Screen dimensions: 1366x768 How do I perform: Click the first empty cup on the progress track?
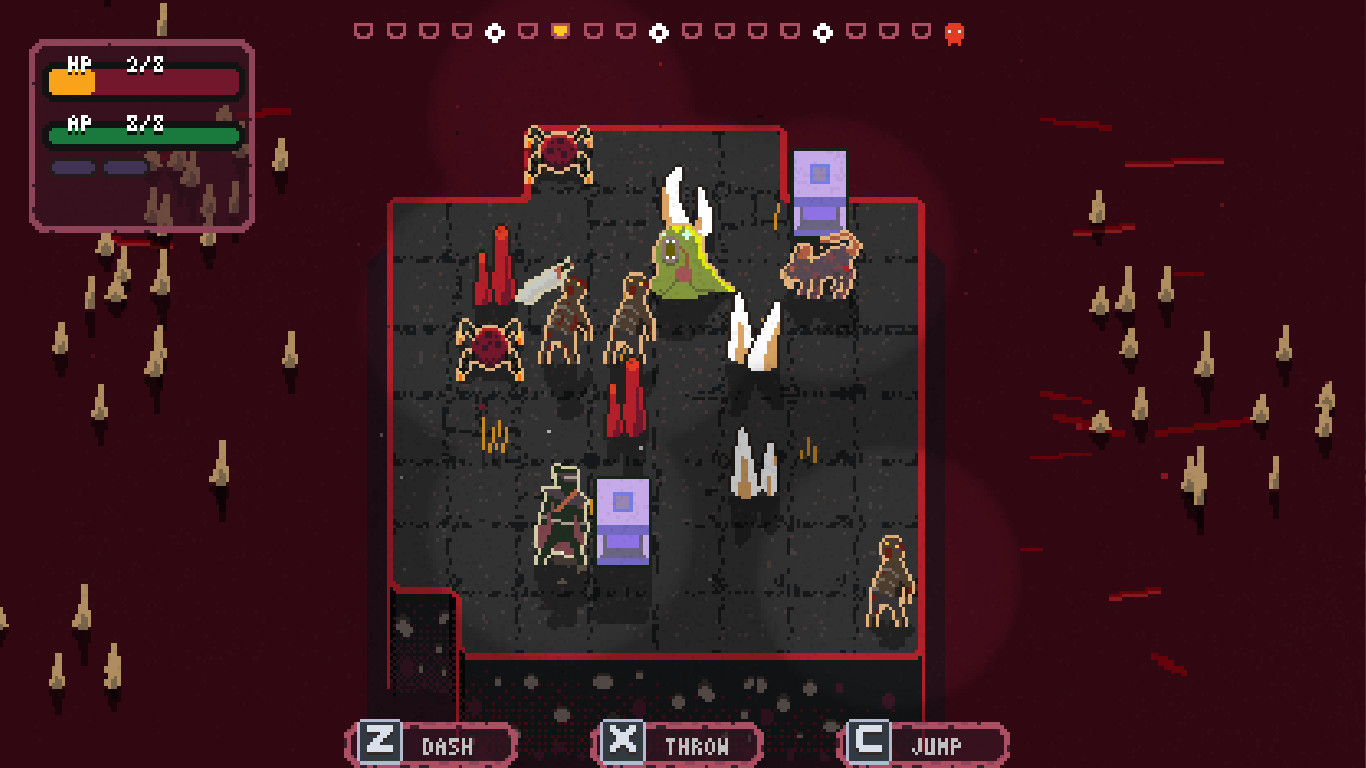point(366,31)
